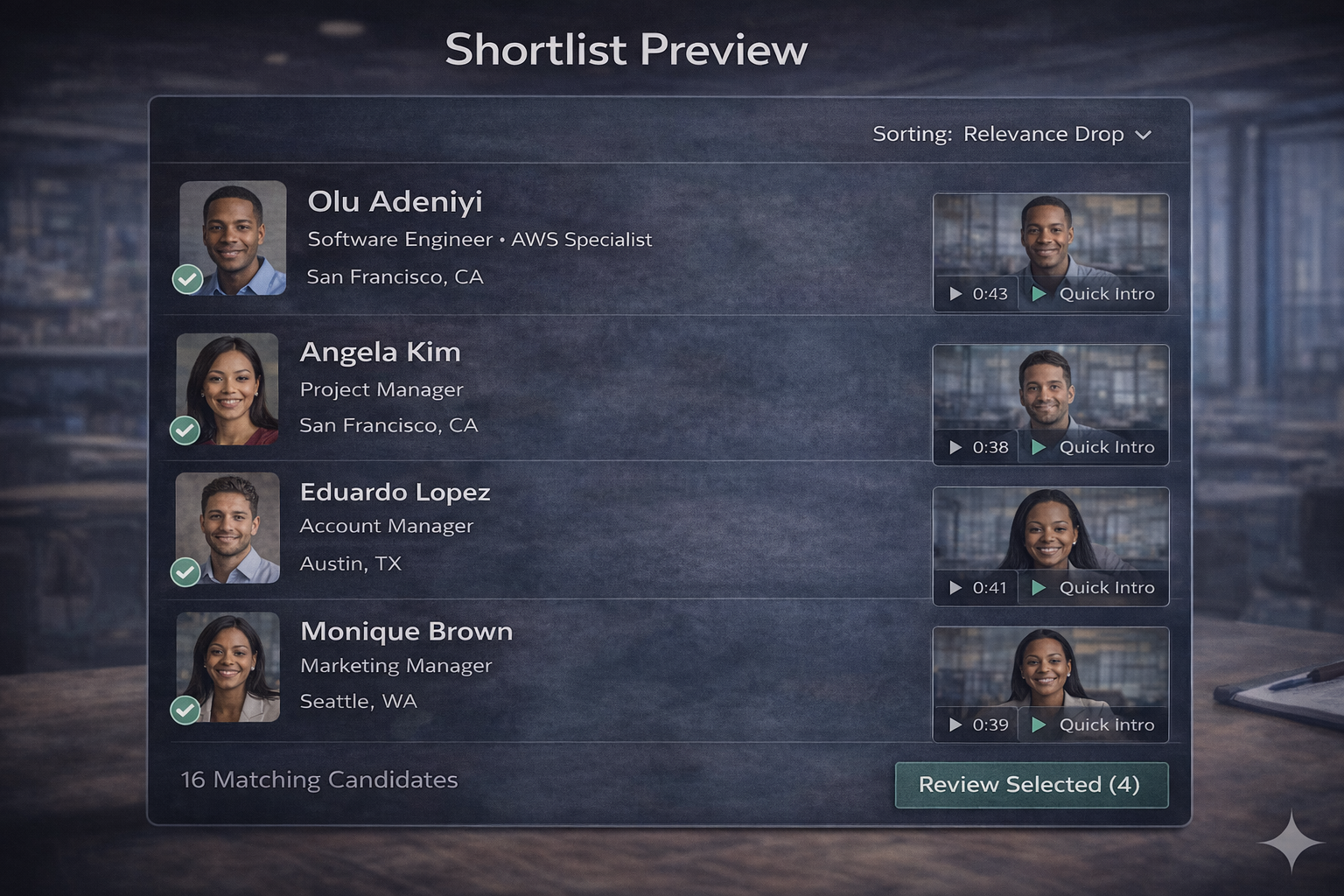Click the Quick Intro play icon for Olu Adeniyi
This screenshot has height=896, width=1344.
1040,294
